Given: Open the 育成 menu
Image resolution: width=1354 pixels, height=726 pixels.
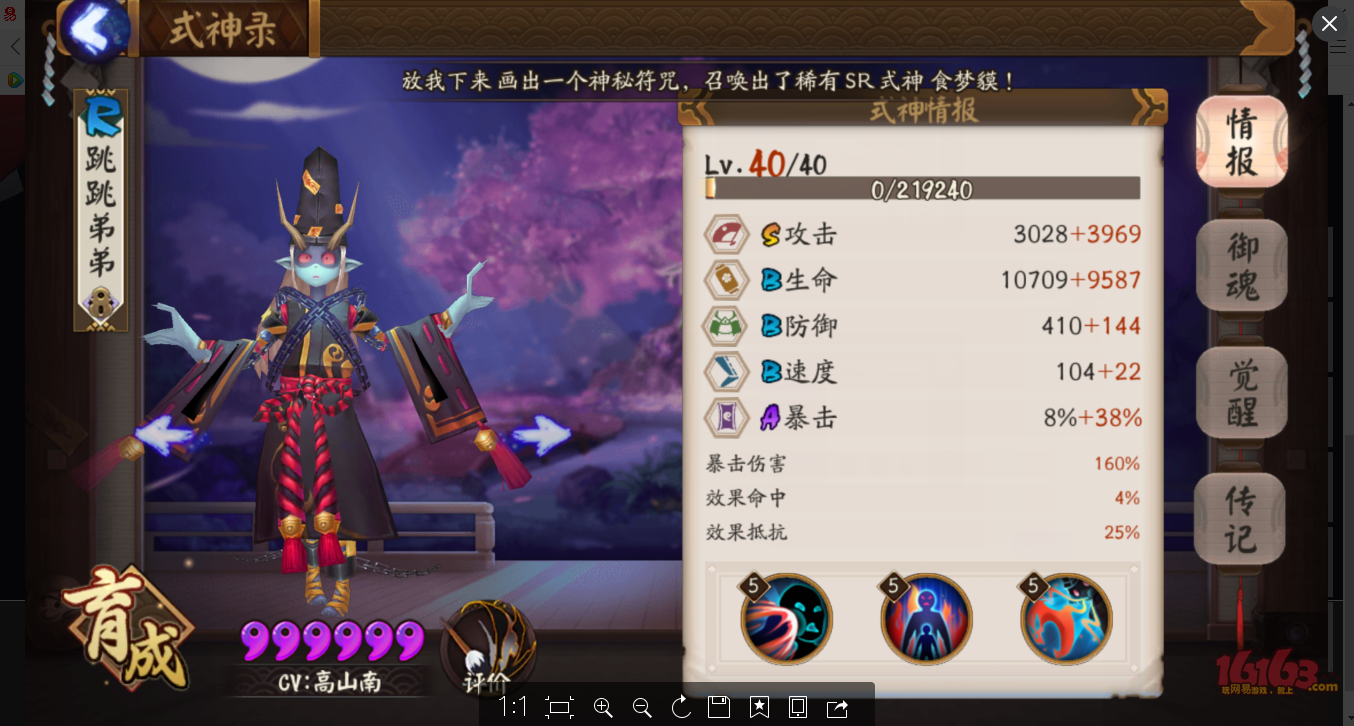Looking at the screenshot, I should click(x=125, y=628).
